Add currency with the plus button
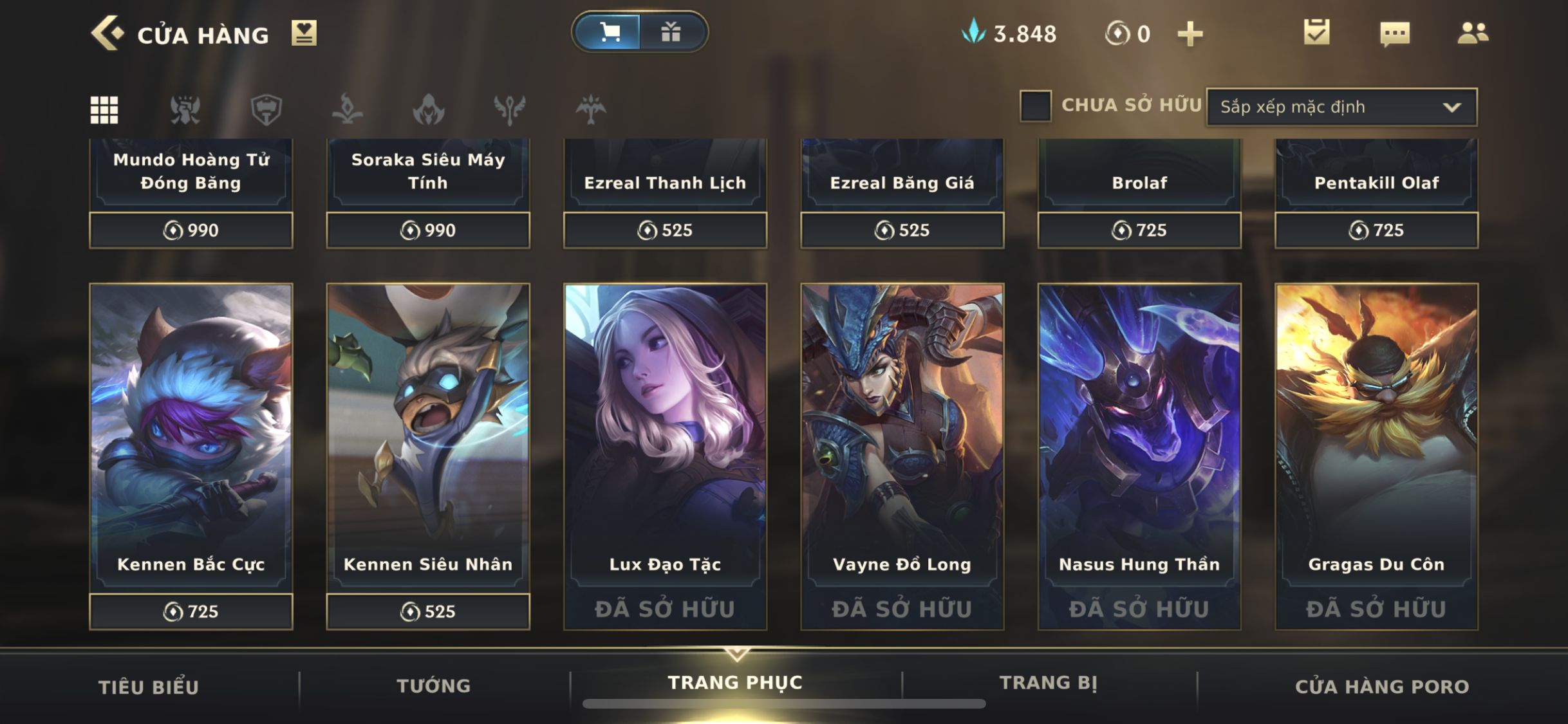The image size is (1568, 724). click(1190, 34)
